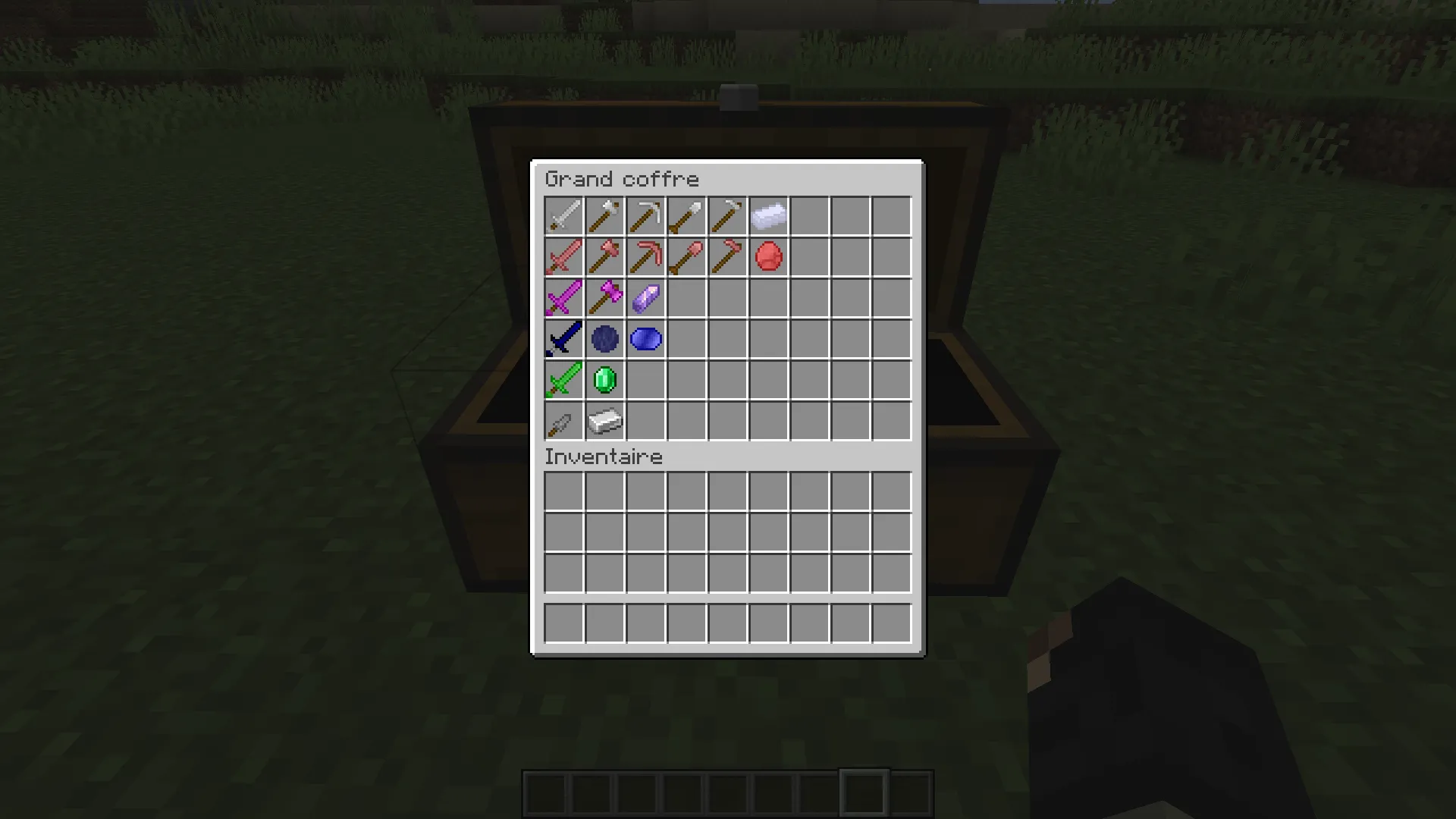1456x819 pixels.
Task: Grab the purple amethyst sword
Action: tap(564, 298)
